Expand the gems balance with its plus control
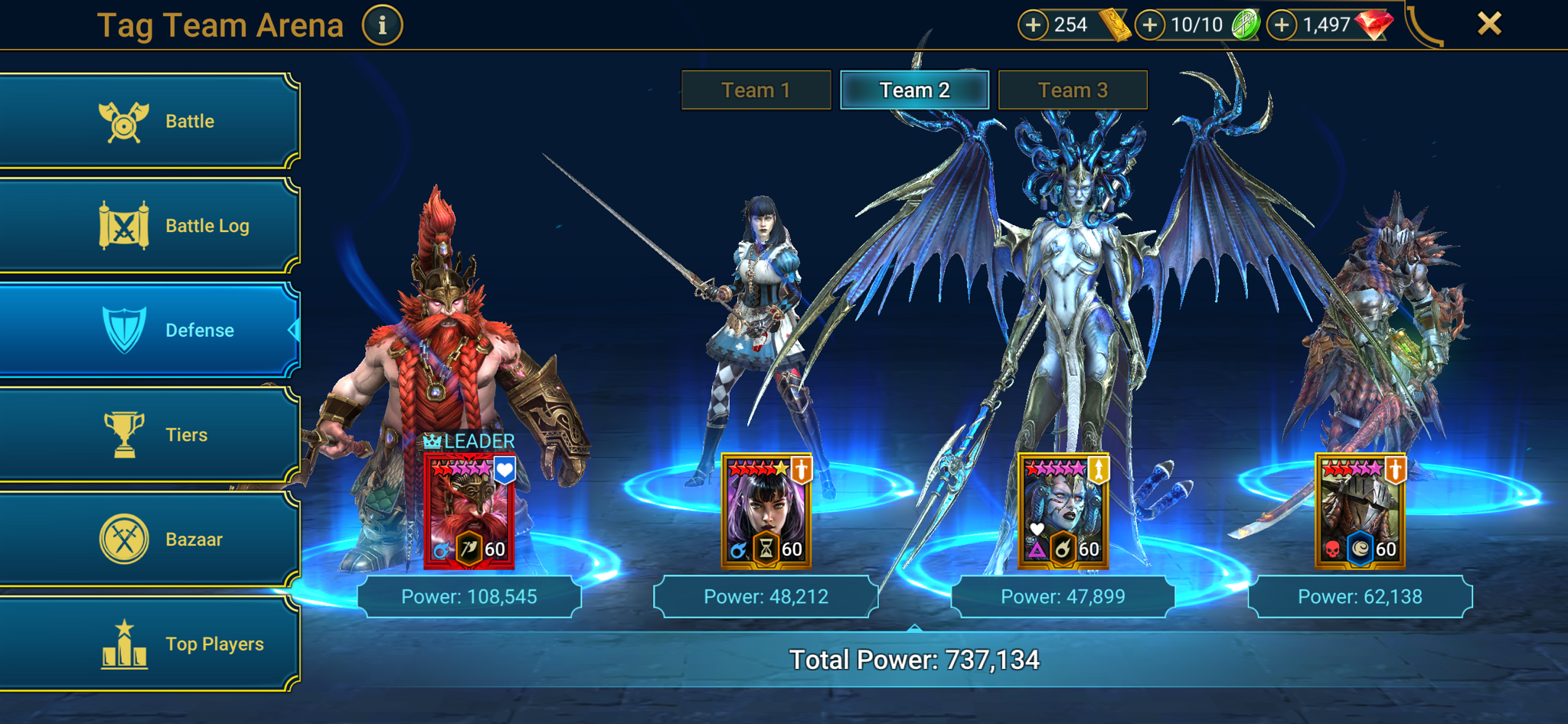 (1280, 24)
